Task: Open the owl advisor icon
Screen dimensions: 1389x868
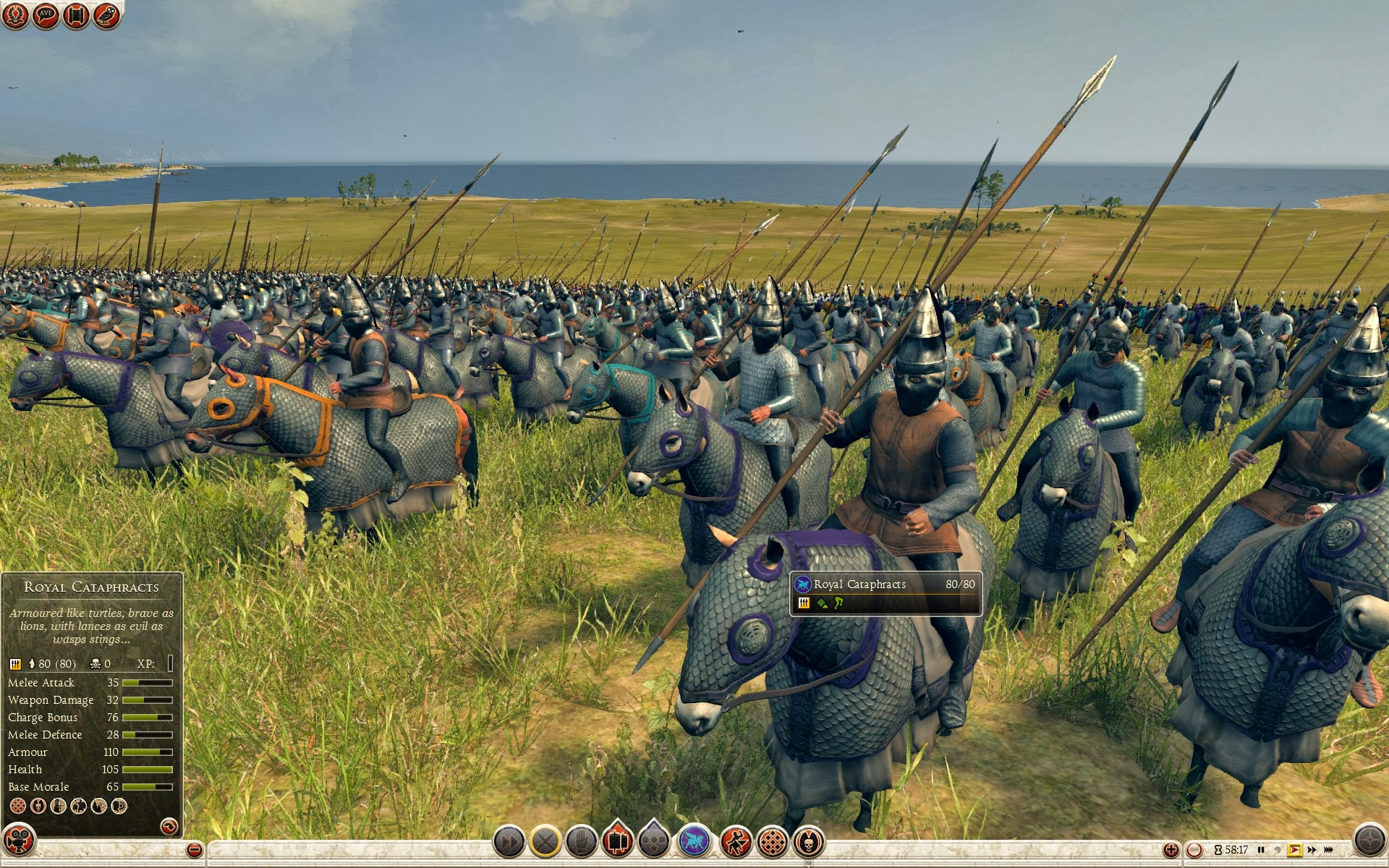Action: pyautogui.click(x=106, y=15)
